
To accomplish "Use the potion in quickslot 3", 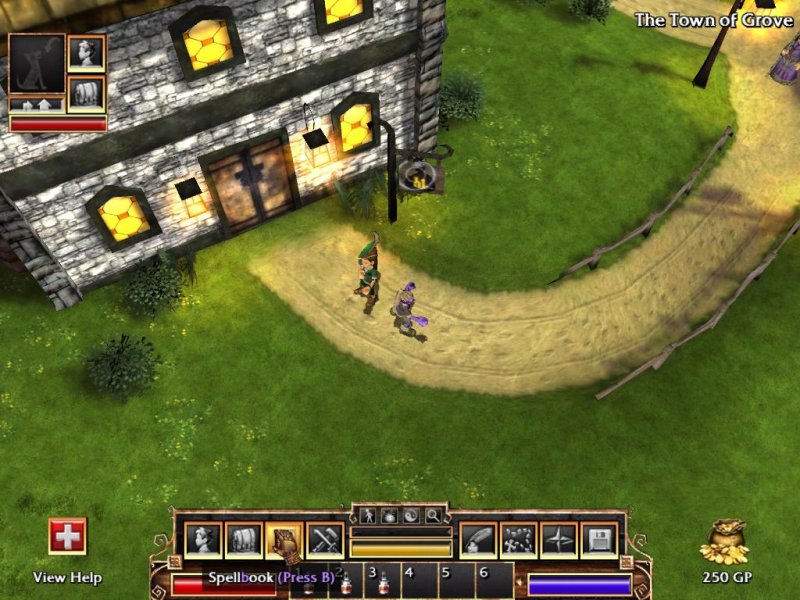I will [384, 580].
